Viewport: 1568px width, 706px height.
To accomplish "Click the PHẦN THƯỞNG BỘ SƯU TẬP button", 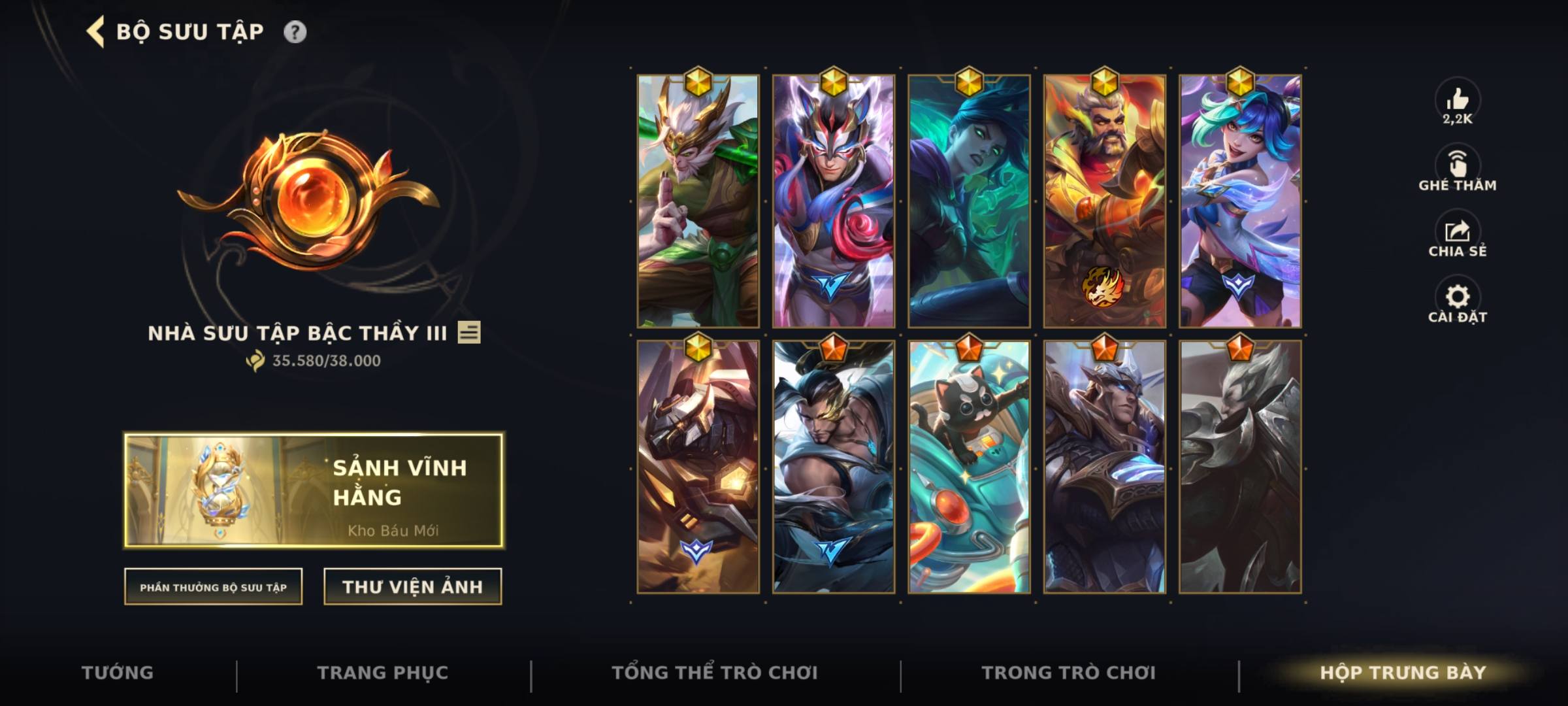I will pos(214,587).
